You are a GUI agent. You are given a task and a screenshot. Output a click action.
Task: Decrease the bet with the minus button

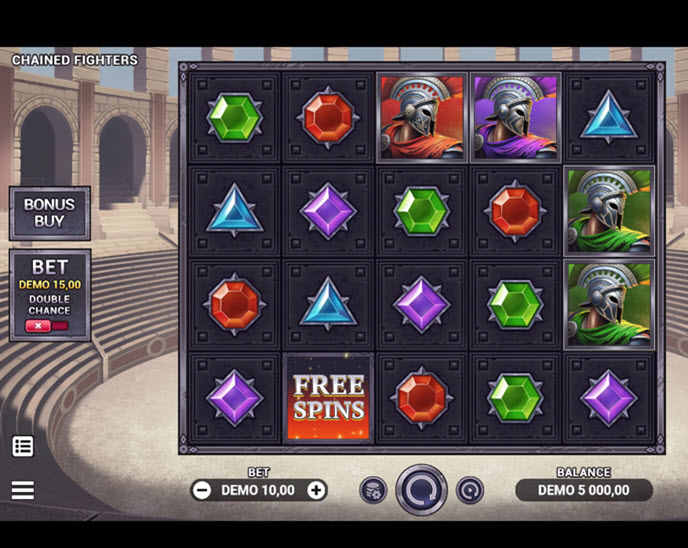[x=202, y=490]
